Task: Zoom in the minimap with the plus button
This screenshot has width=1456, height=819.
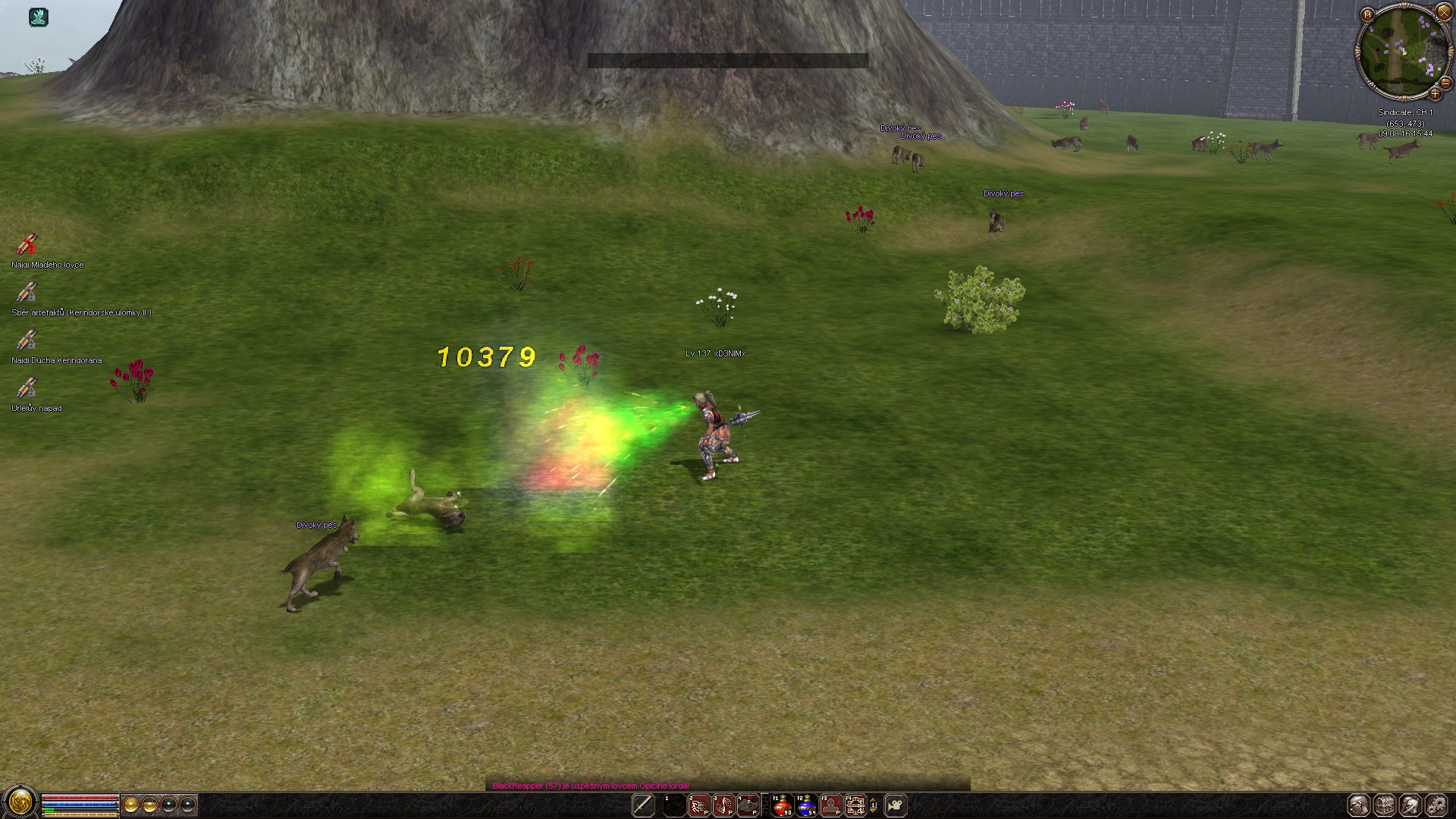Action: pos(1435,94)
